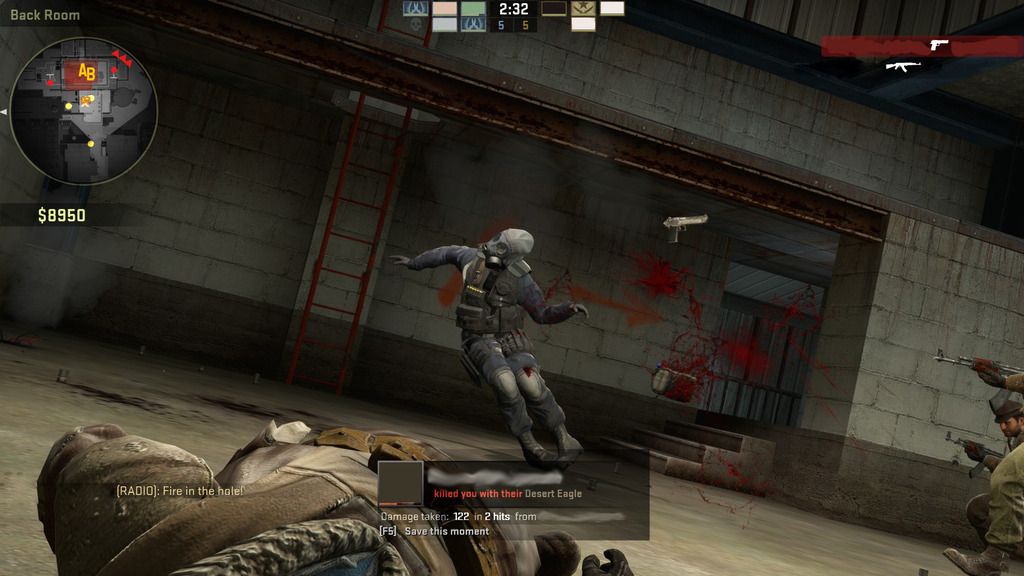1024x576 pixels.
Task: Click the red kill feed entry
Action: click(x=921, y=46)
